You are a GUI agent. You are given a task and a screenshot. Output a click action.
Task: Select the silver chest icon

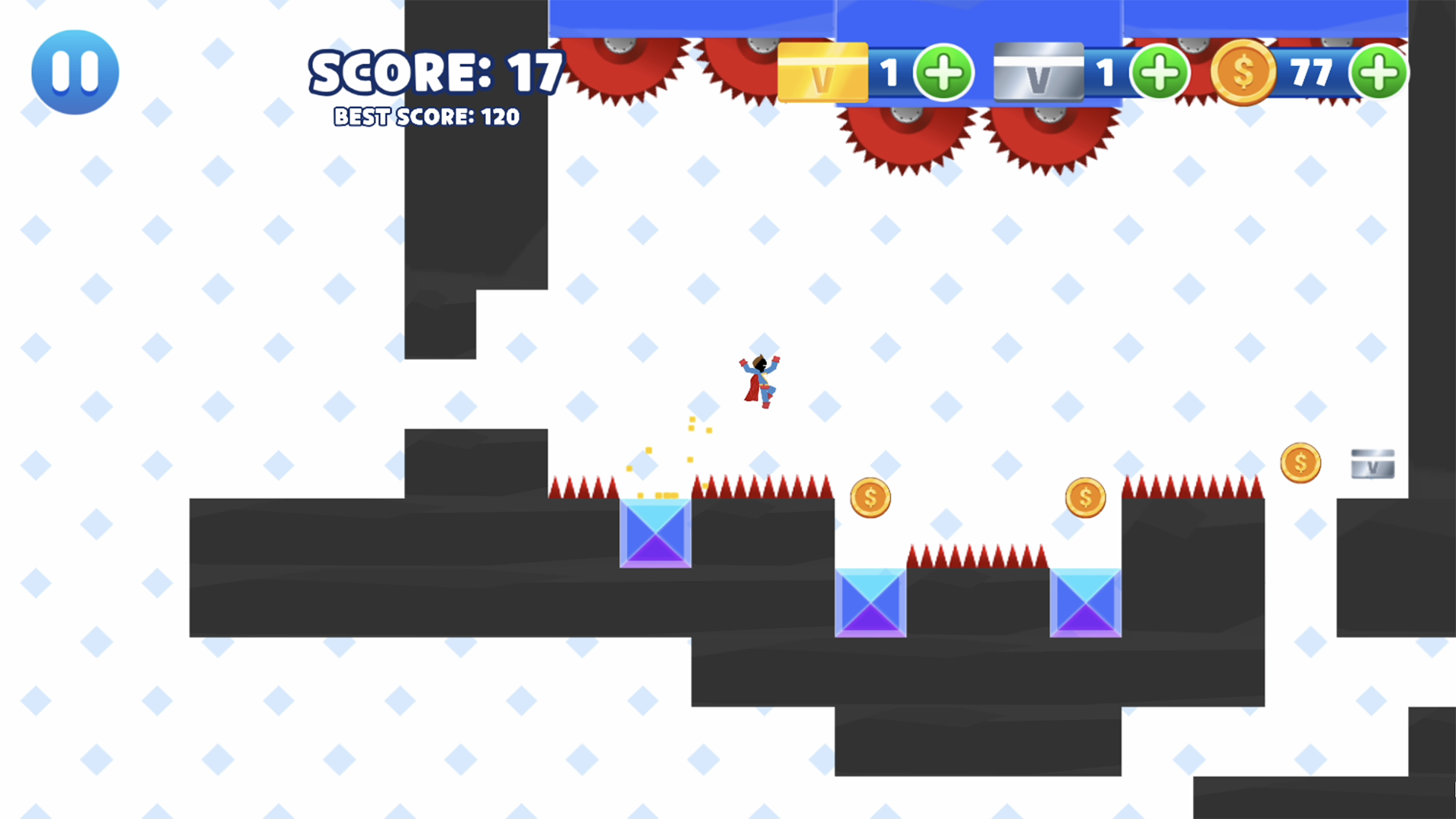1038,74
